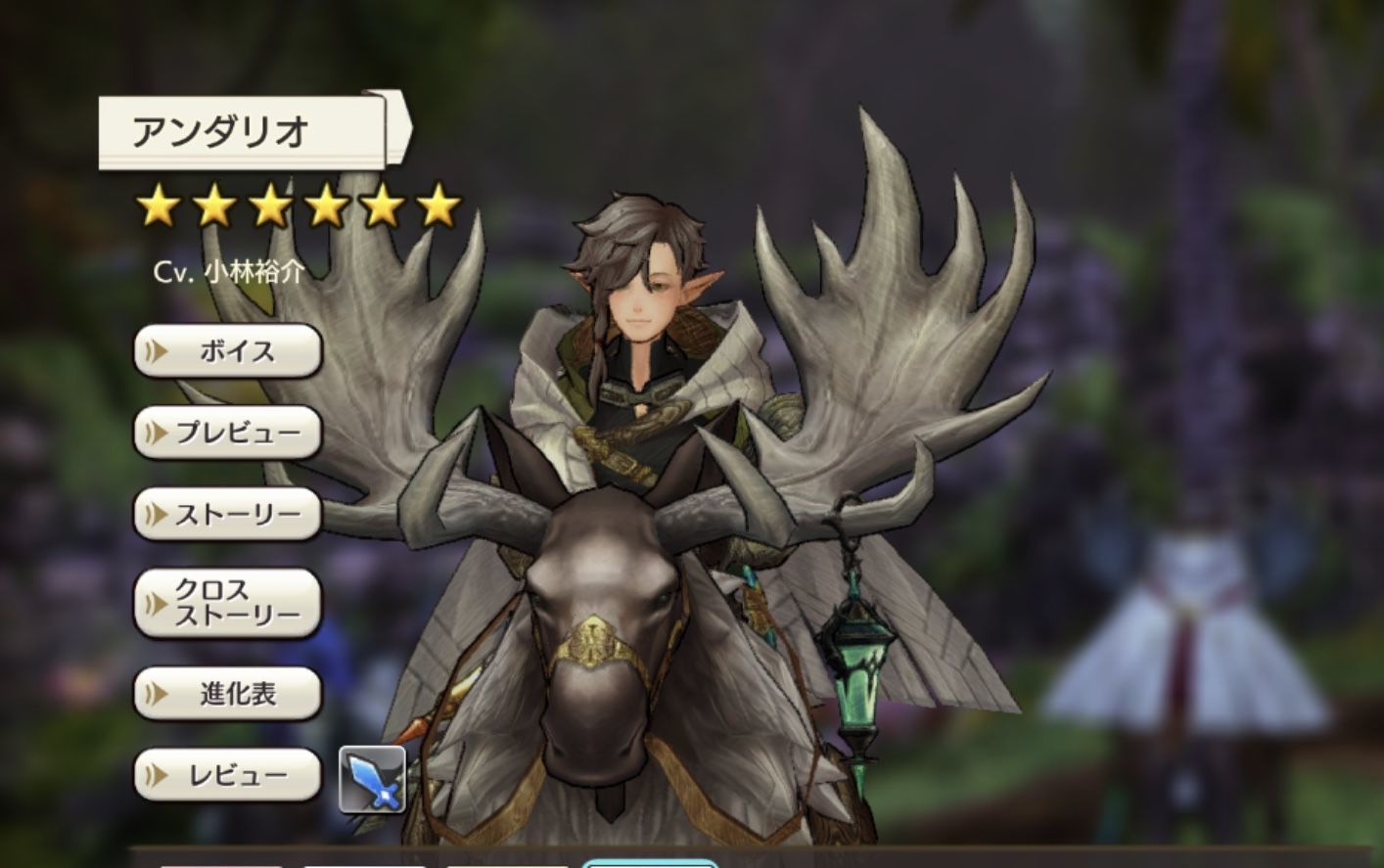This screenshot has width=1384, height=868.
Task: Select the クロスストーリー cross story button
Action: click(228, 603)
